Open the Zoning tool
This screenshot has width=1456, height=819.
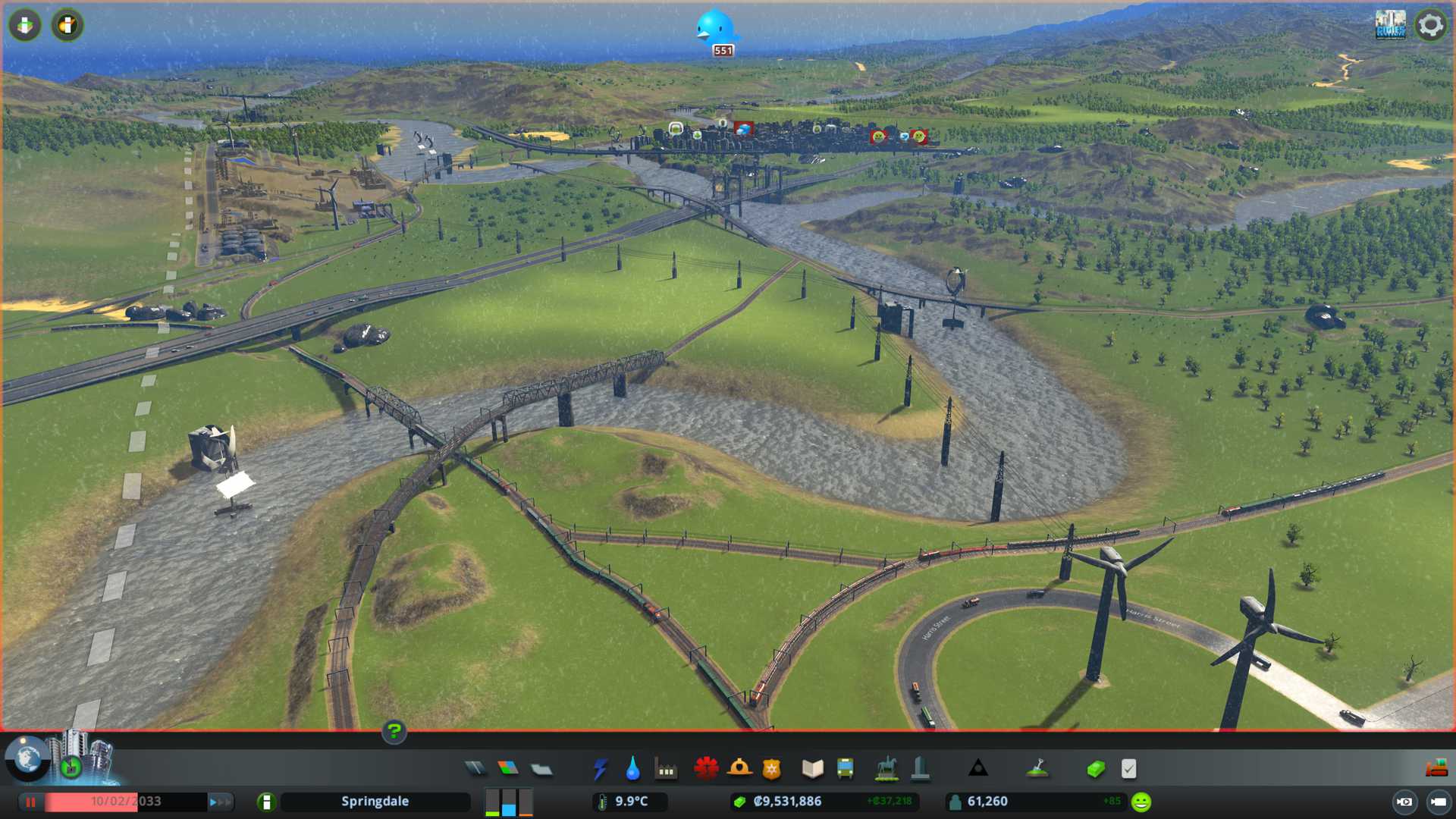coord(508,769)
